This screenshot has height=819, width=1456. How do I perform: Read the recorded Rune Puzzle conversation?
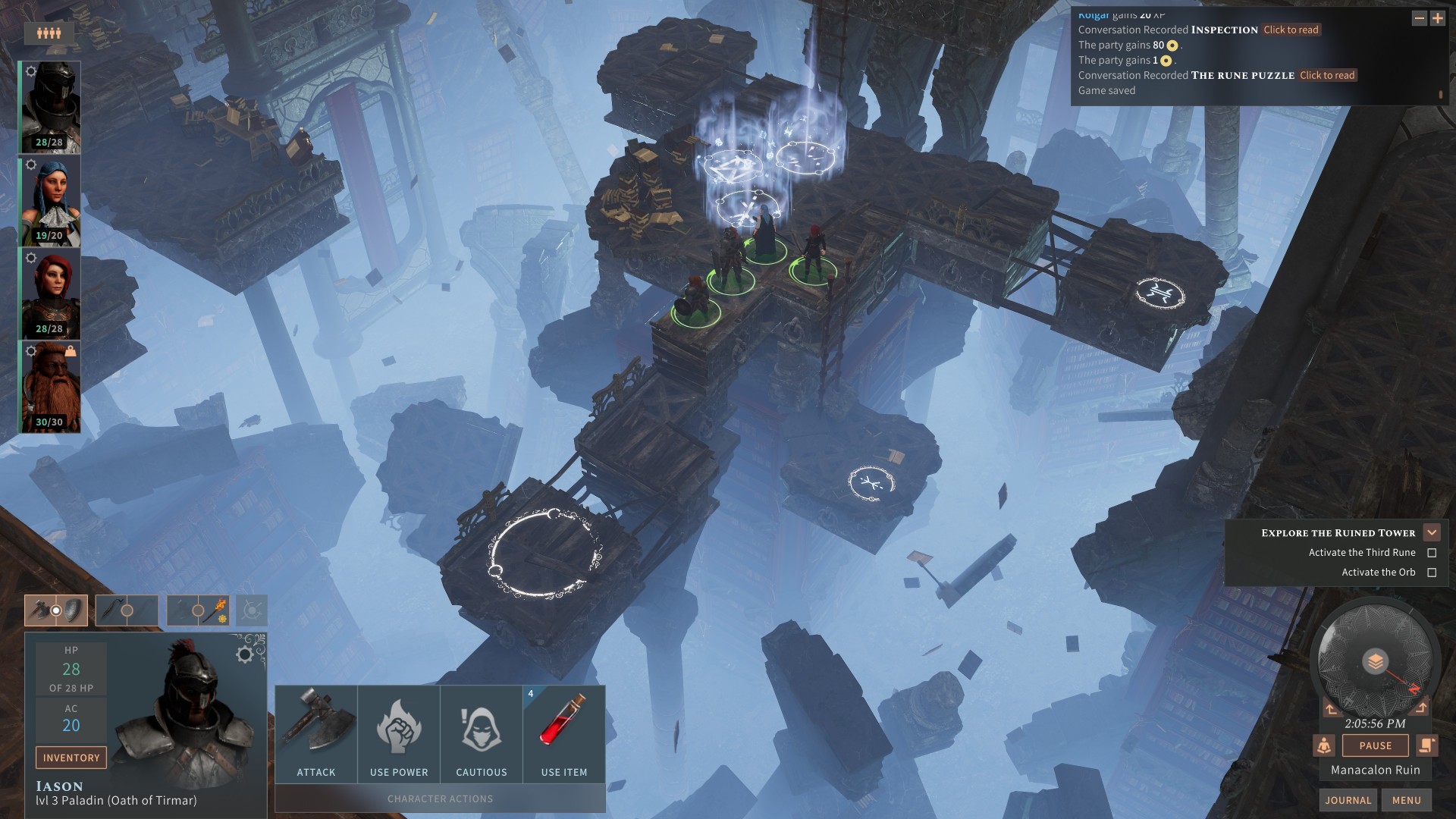pyautogui.click(x=1327, y=75)
